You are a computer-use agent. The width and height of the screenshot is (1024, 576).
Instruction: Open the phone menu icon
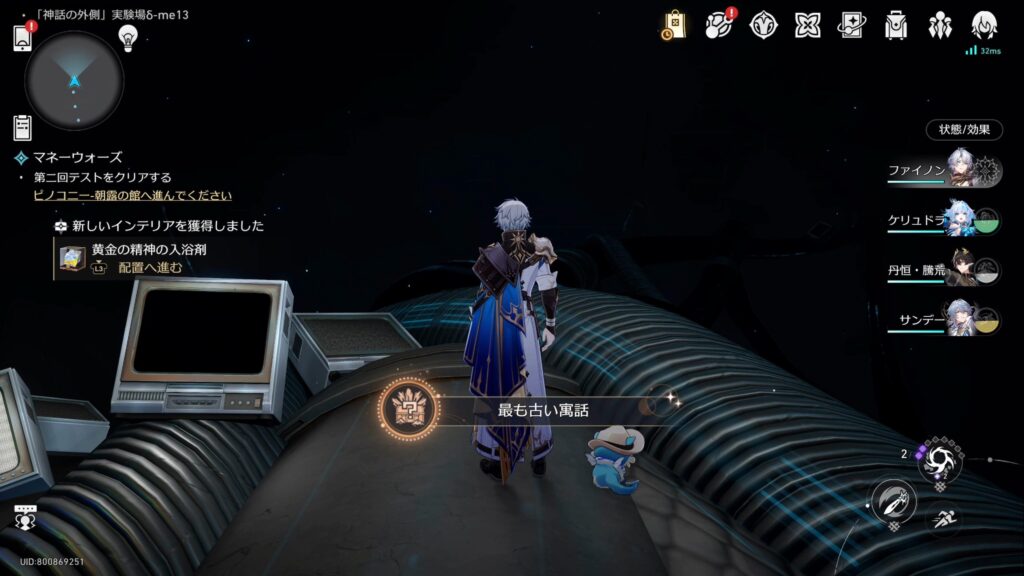click(24, 38)
